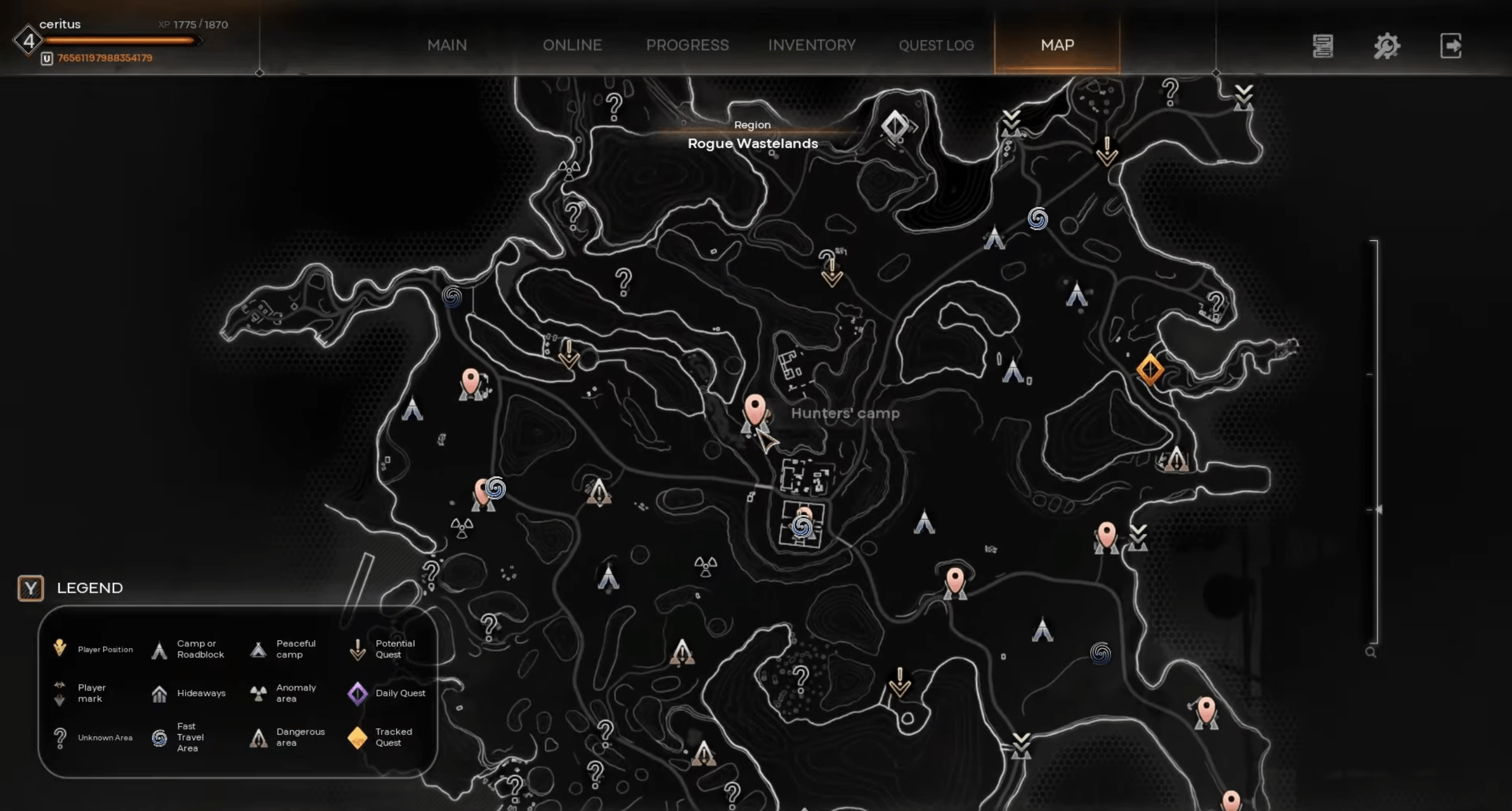Open the INVENTORY tab
1512x811 pixels.
[x=811, y=45]
